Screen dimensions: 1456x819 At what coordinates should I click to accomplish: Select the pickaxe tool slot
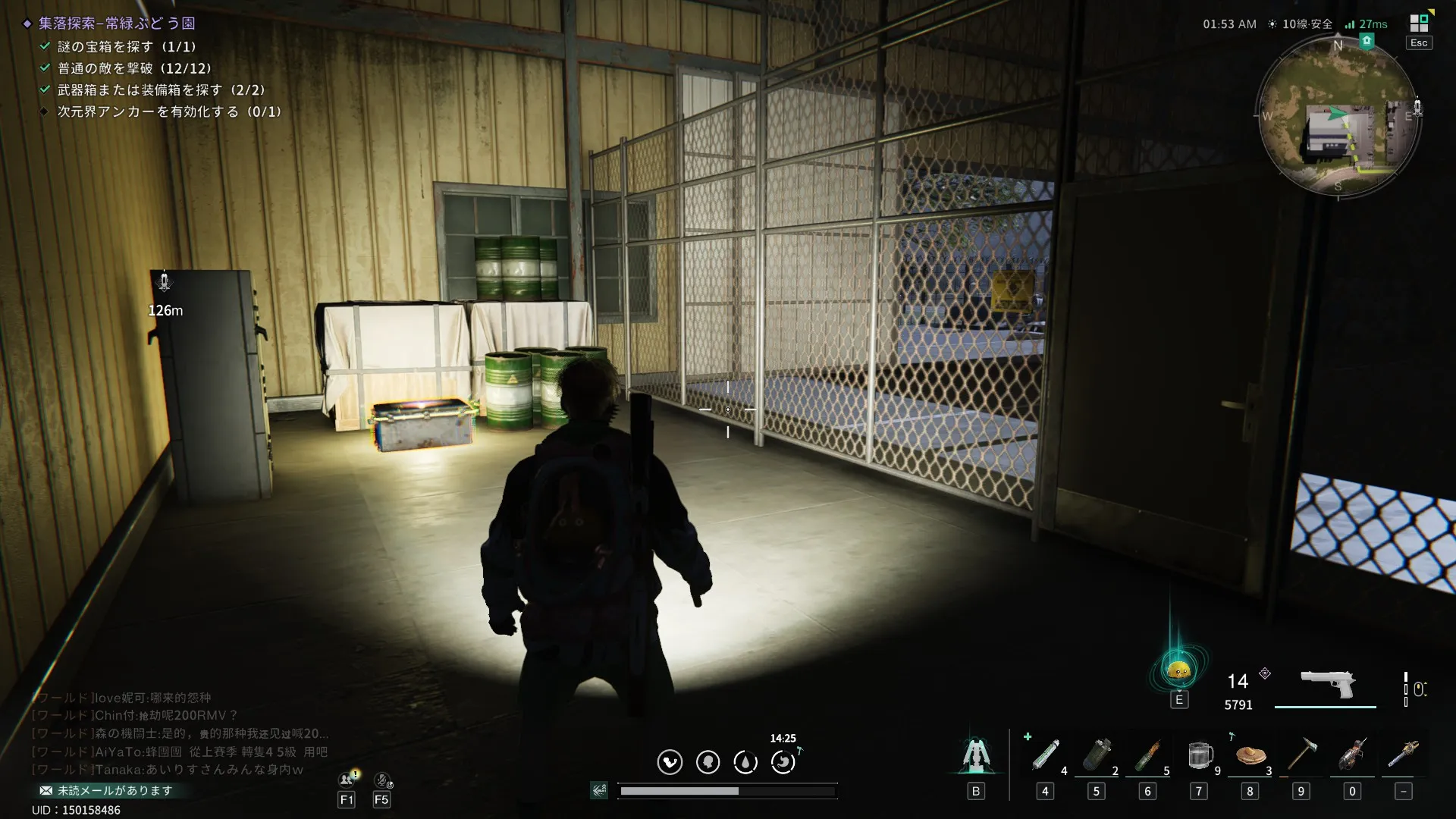pyautogui.click(x=1301, y=756)
